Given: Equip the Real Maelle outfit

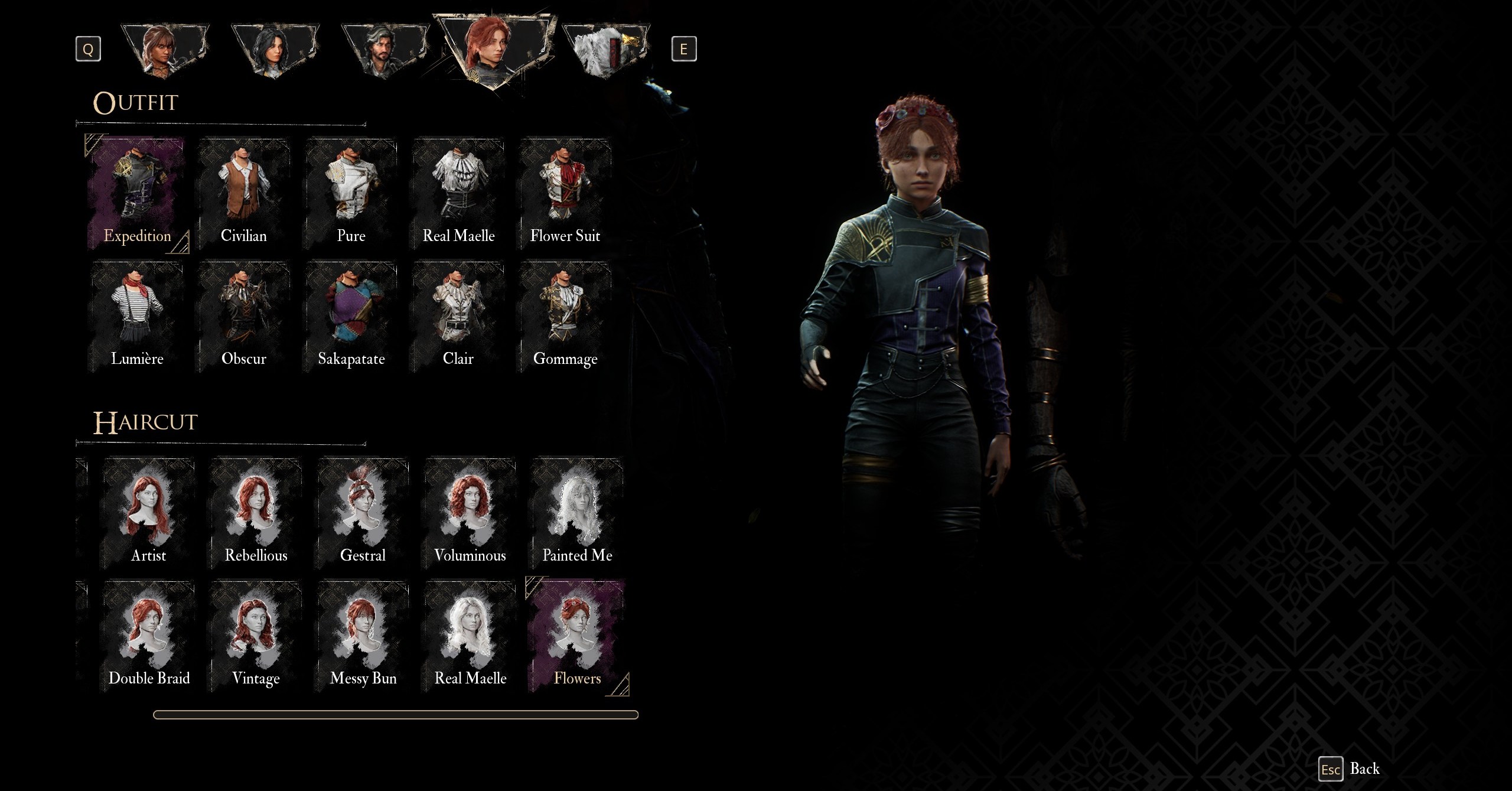Looking at the screenshot, I should tap(458, 194).
